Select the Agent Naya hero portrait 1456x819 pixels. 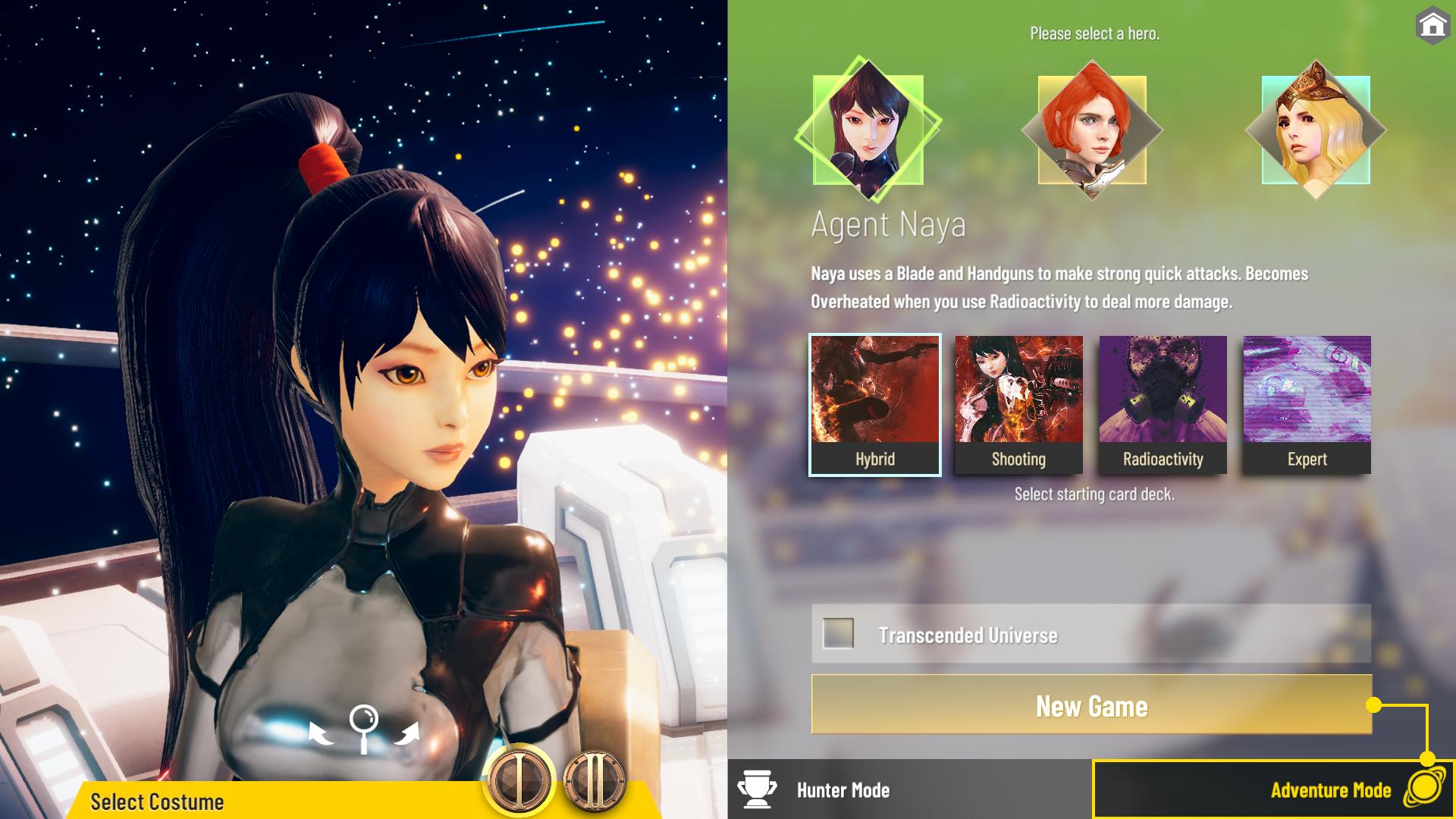(868, 130)
